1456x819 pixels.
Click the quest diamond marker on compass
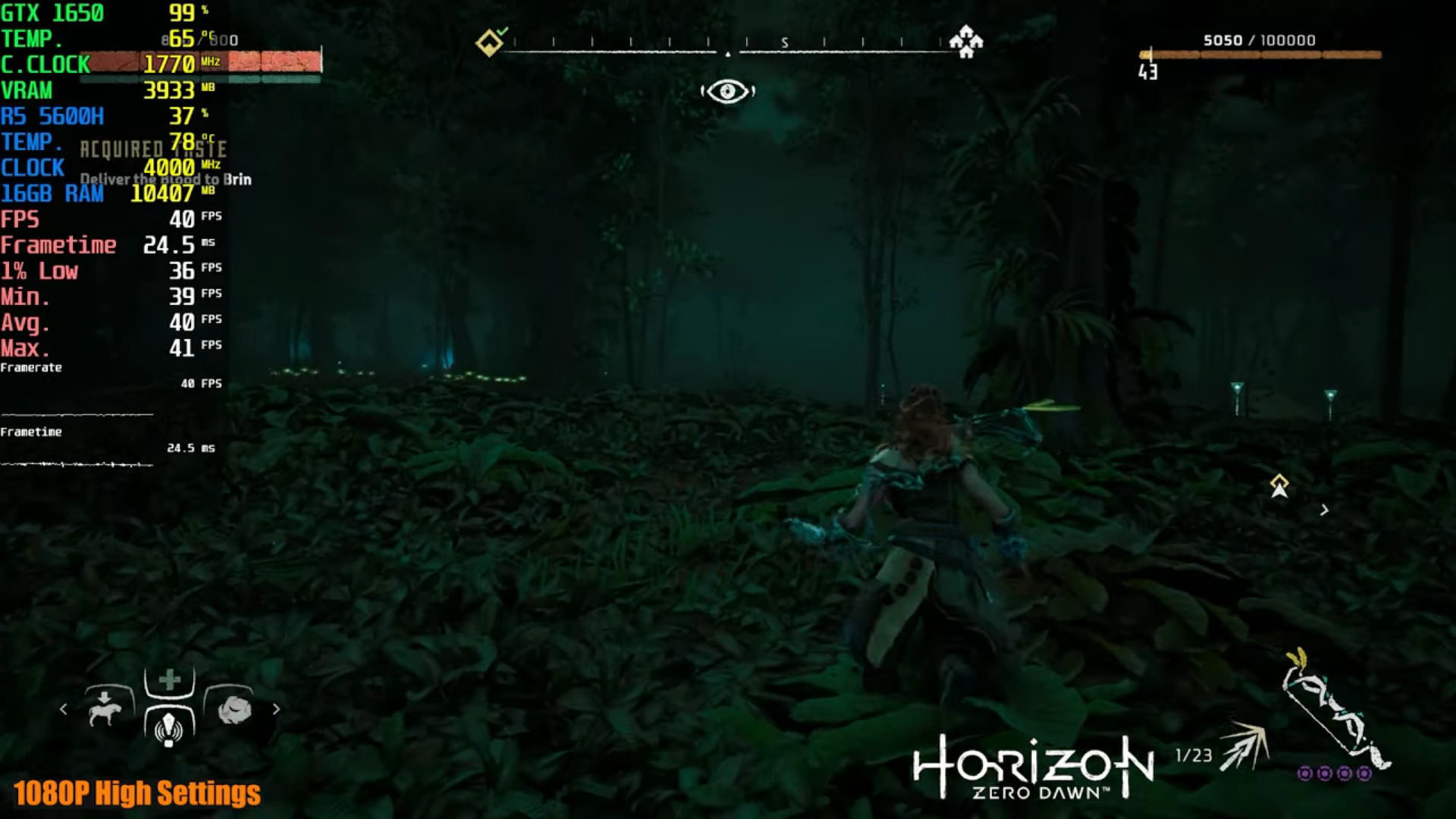pyautogui.click(x=489, y=42)
